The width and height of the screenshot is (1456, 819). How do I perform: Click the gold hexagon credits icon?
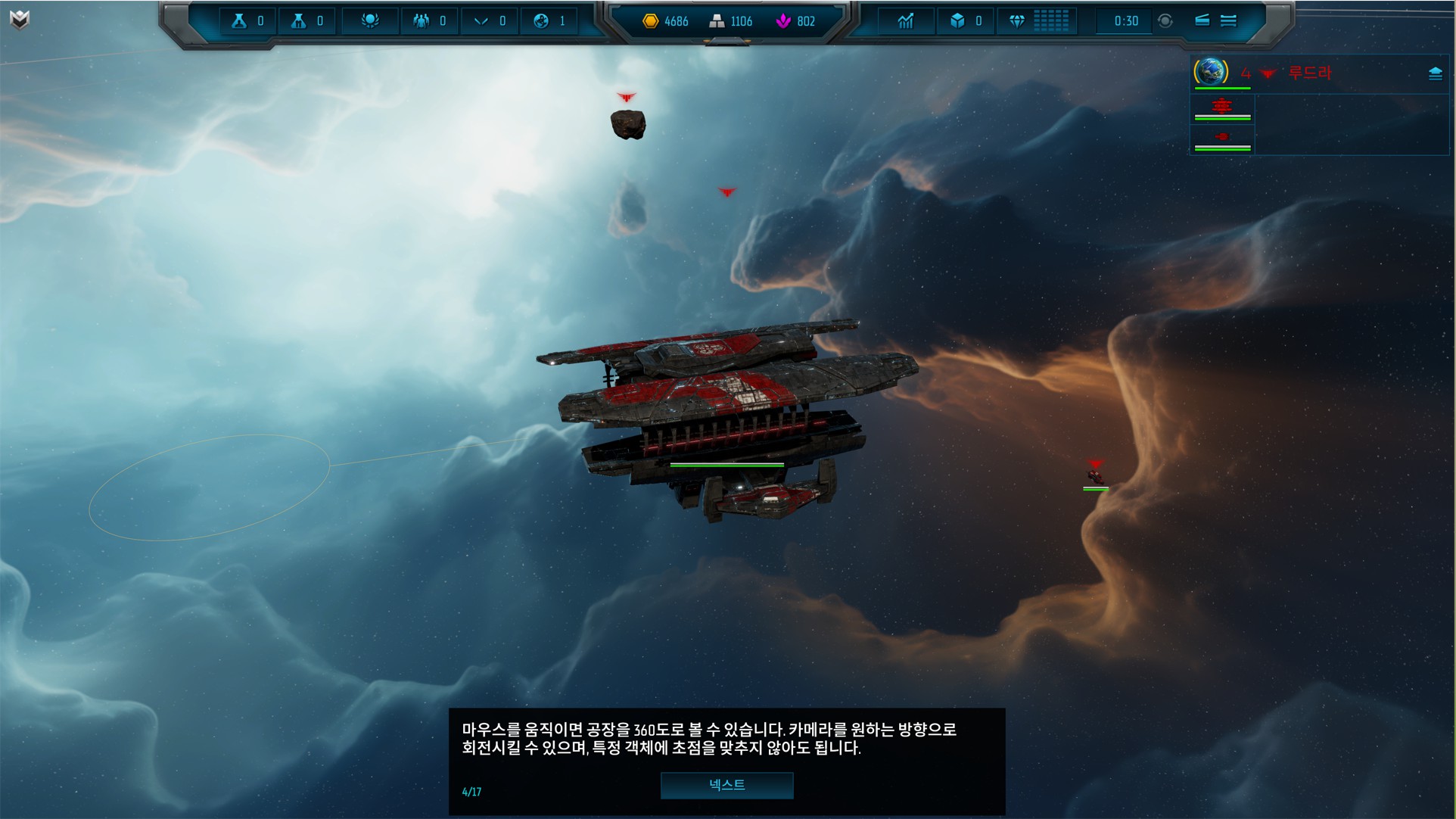[x=650, y=21]
